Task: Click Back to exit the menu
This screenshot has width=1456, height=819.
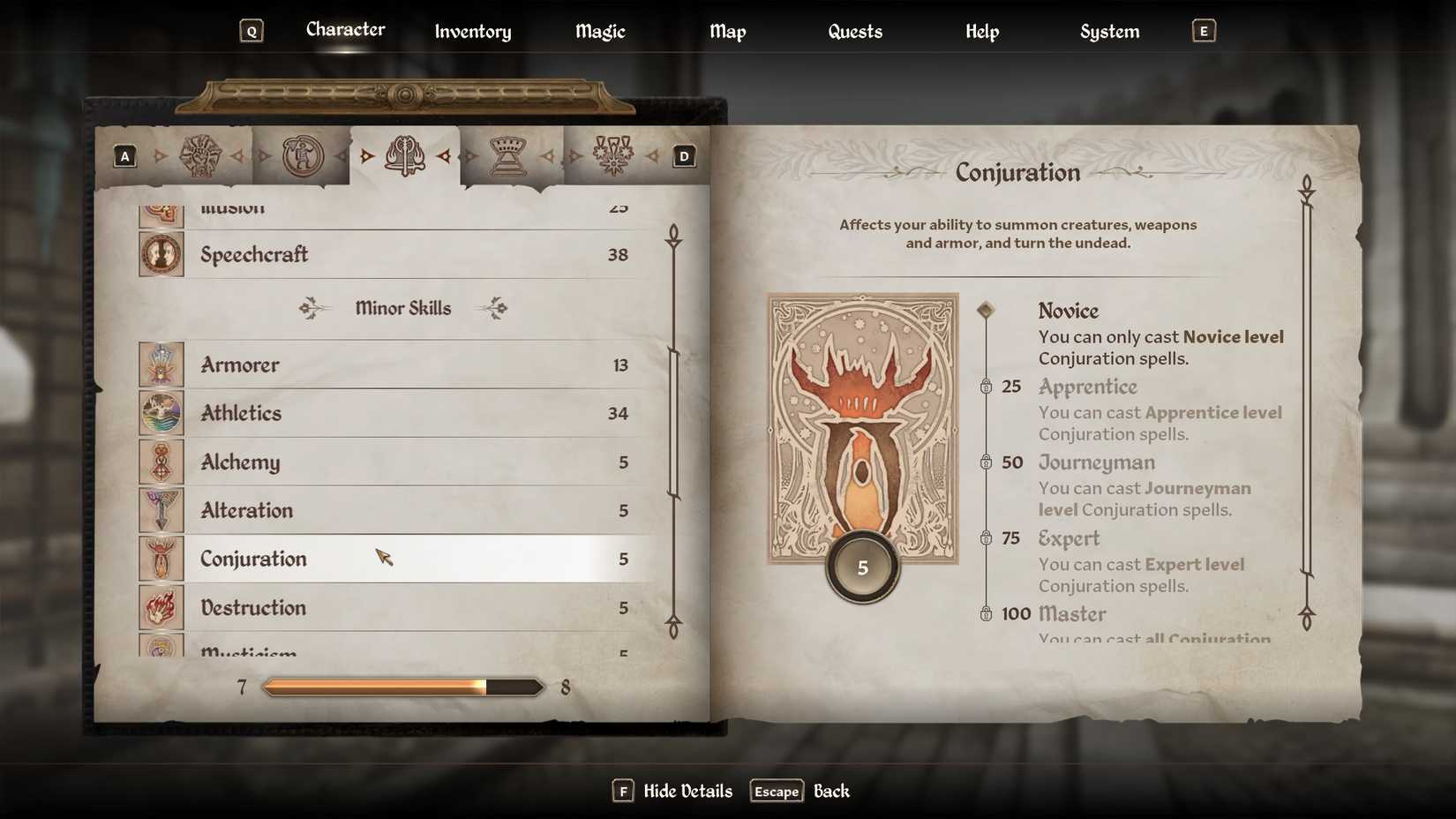Action: click(831, 791)
